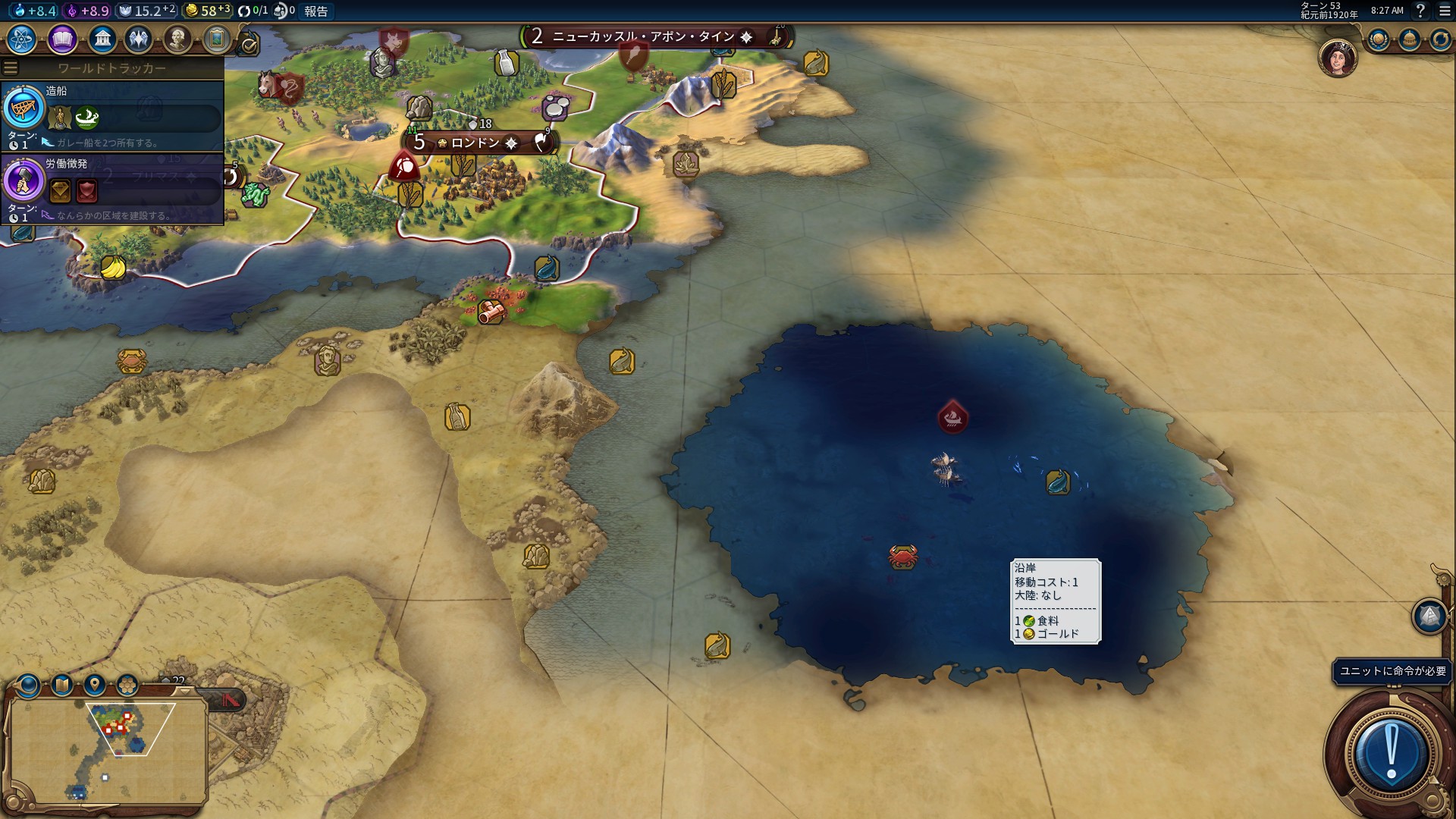1456x819 pixels.
Task: Open the government building button
Action: (x=102, y=39)
